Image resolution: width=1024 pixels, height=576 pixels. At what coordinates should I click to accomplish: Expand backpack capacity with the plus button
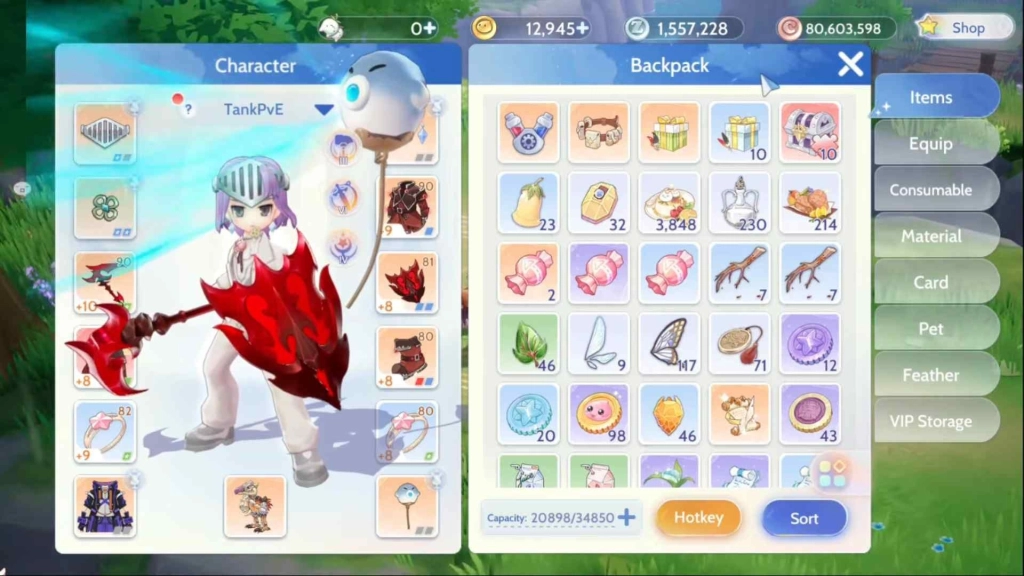(627, 517)
